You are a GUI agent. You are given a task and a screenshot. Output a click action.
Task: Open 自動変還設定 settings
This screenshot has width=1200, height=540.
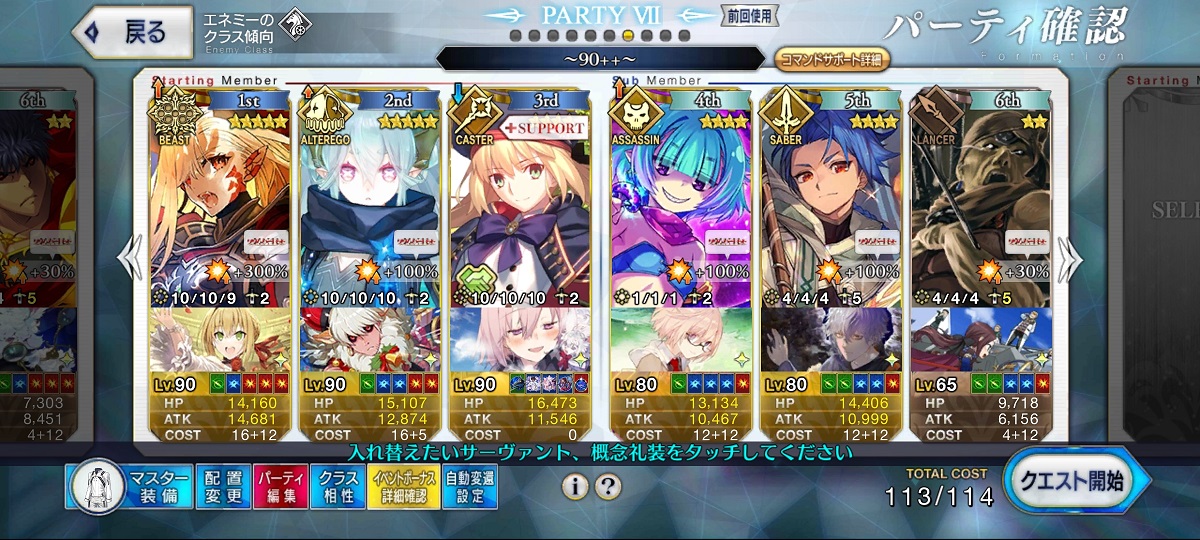coord(469,487)
